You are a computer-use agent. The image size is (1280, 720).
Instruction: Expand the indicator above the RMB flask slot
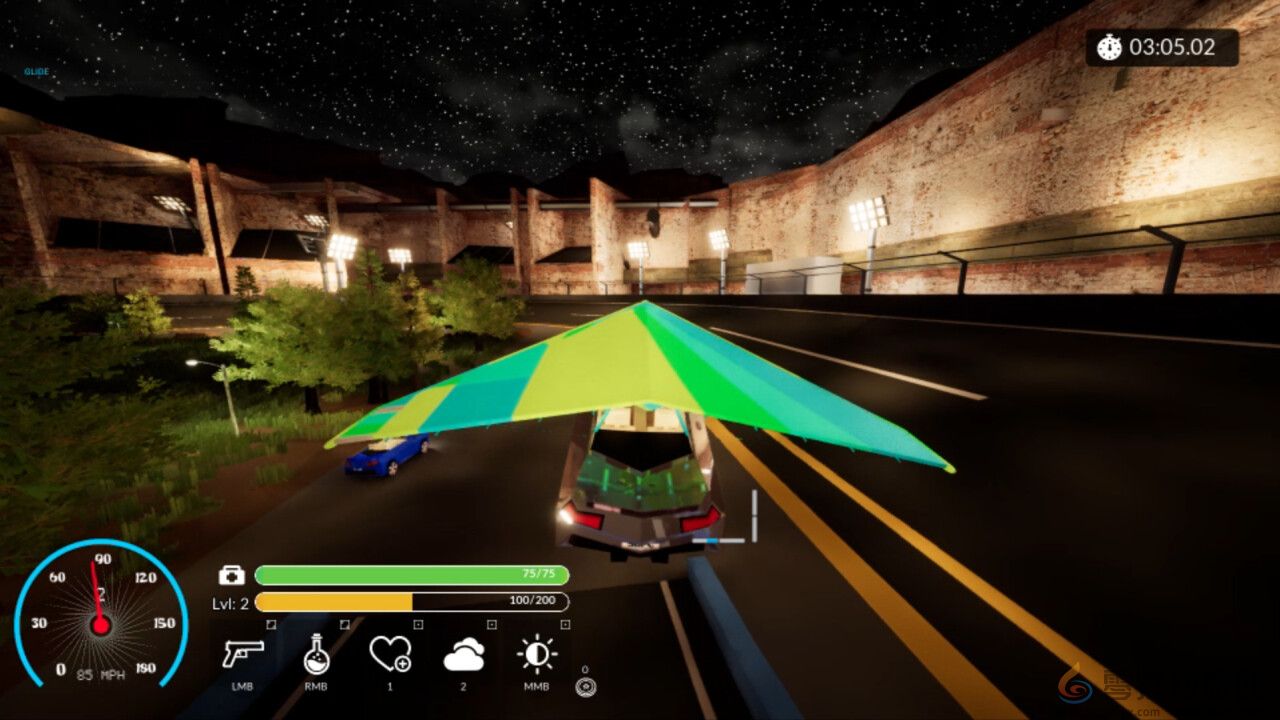tap(343, 625)
